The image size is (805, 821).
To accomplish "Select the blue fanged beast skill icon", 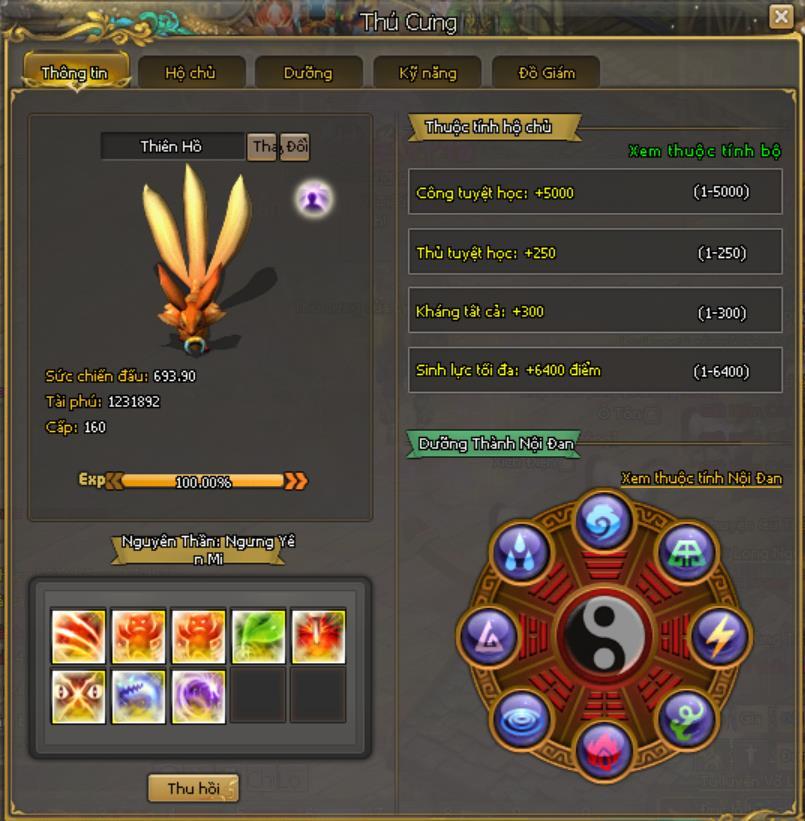I will (x=139, y=696).
